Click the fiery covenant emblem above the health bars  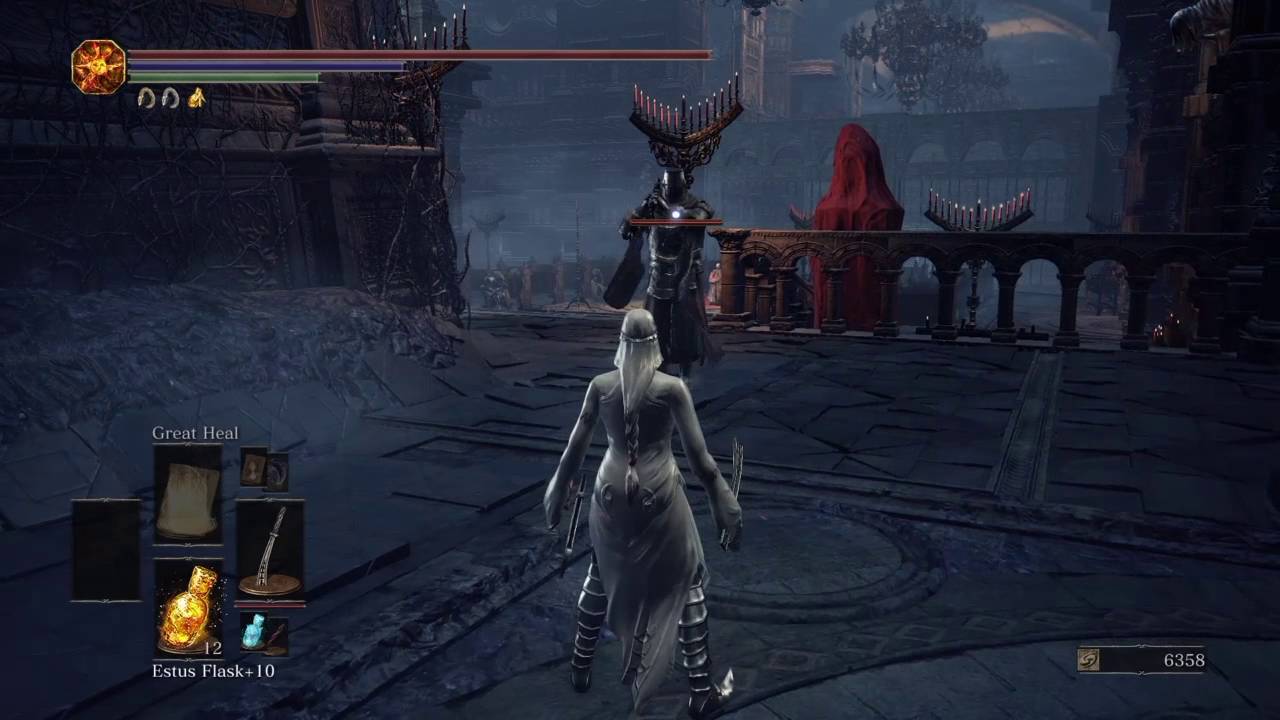[97, 67]
